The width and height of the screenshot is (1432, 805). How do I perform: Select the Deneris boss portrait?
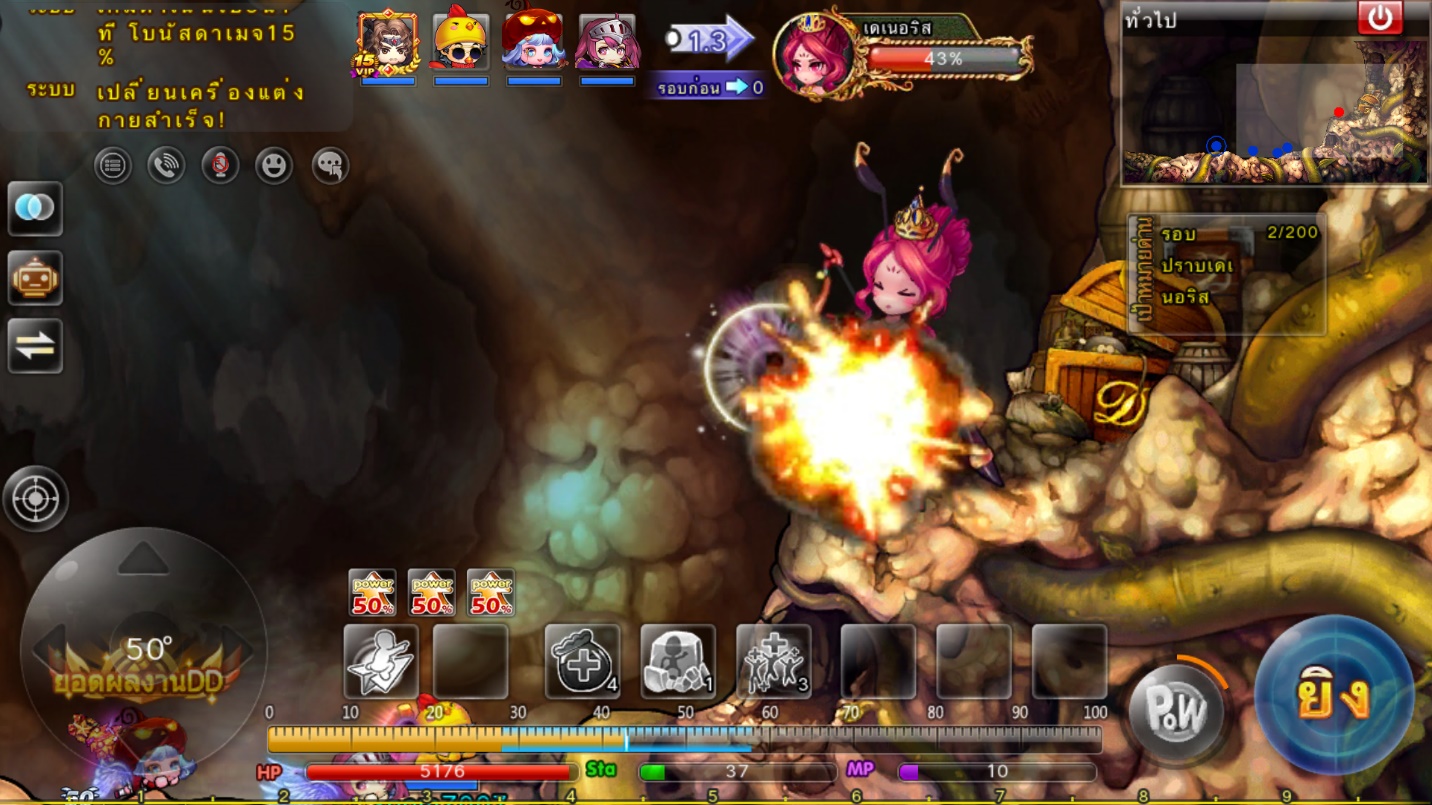(x=813, y=54)
